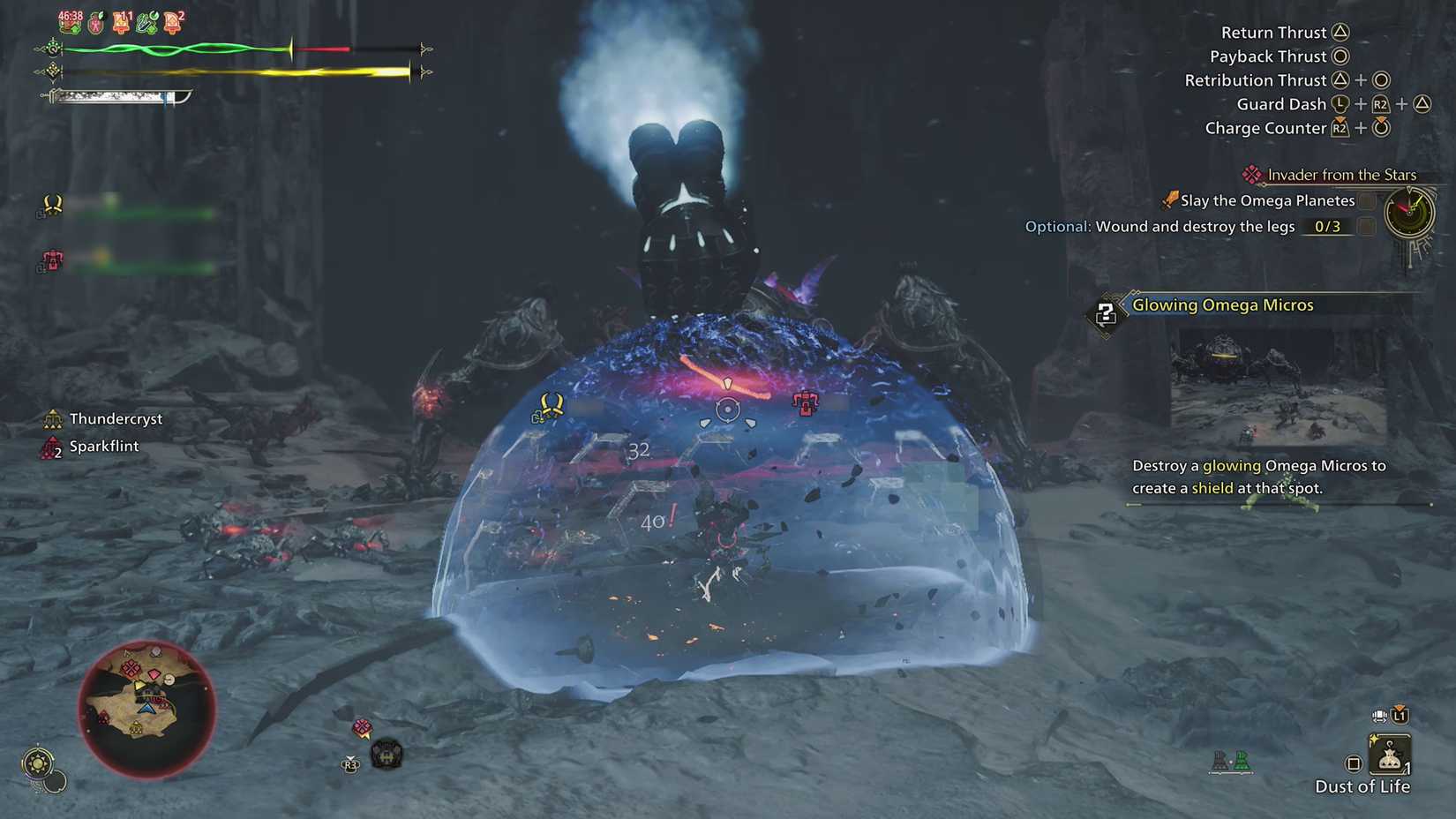Click the glowing link text in the shield hint
This screenshot has width=1456, height=819.
click(x=1231, y=465)
